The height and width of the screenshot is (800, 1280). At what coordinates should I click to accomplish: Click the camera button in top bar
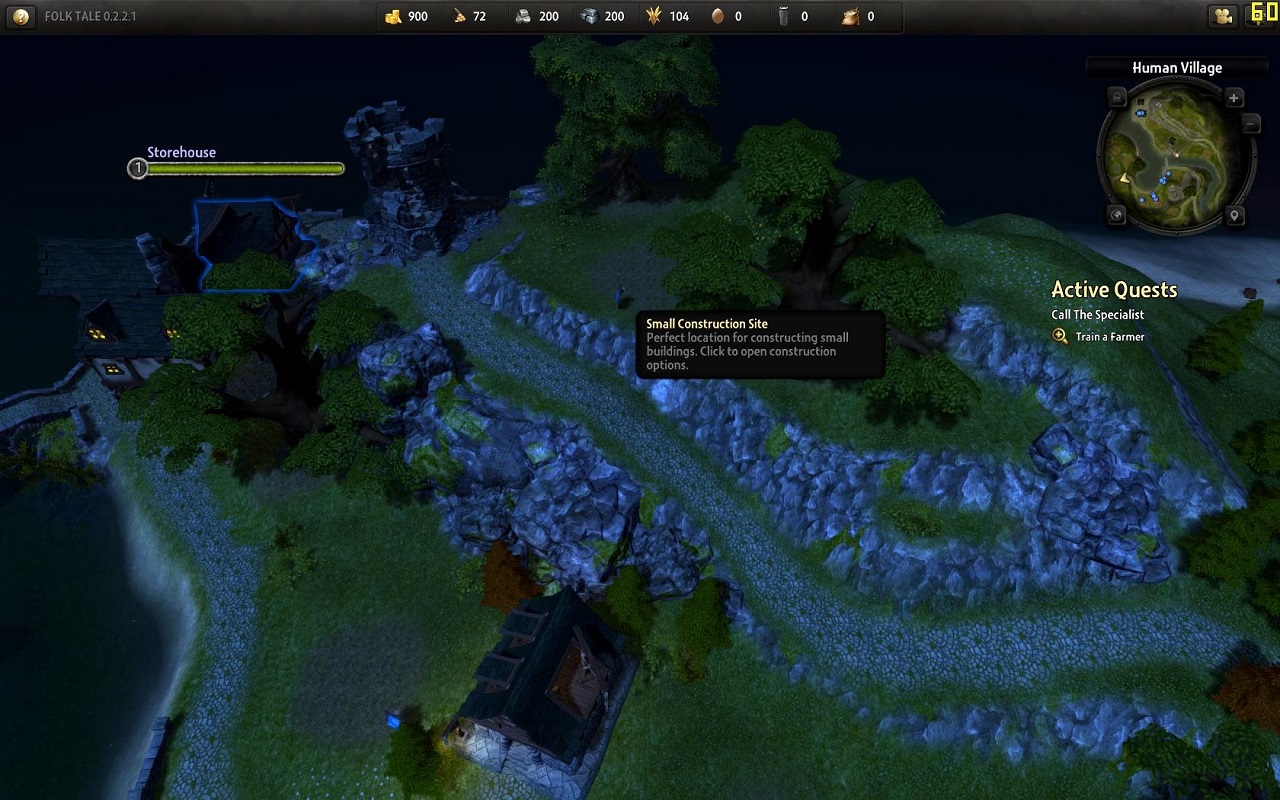click(x=1222, y=16)
